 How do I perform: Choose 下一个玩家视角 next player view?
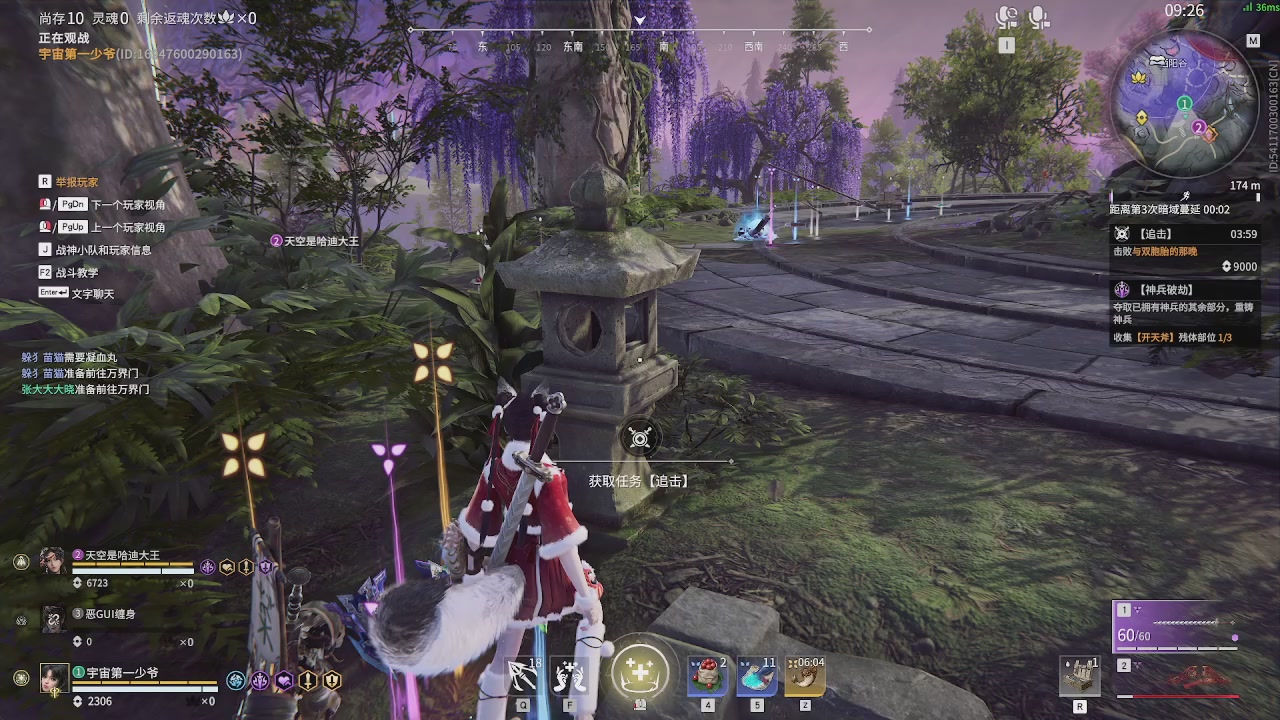[128, 205]
